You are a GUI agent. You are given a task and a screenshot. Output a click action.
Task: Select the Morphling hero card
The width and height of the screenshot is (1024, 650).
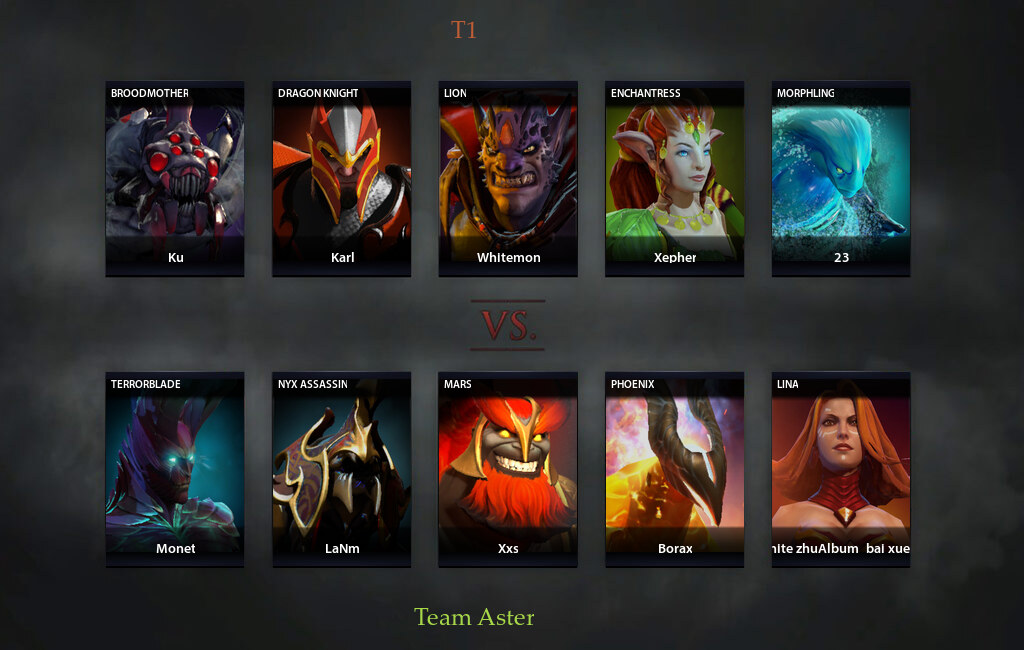pos(841,178)
